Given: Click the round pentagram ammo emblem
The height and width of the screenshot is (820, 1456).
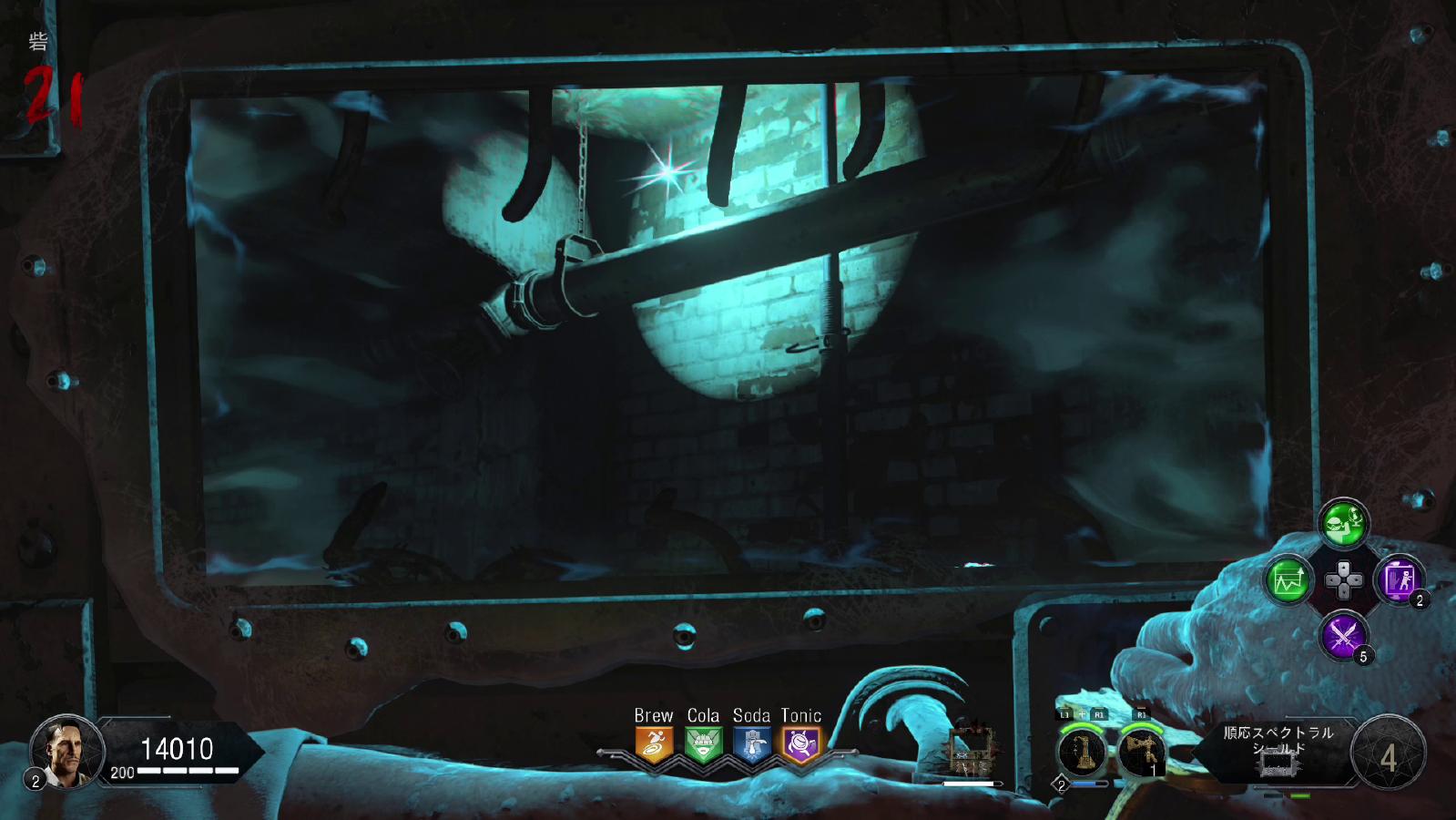Looking at the screenshot, I should click(1388, 753).
